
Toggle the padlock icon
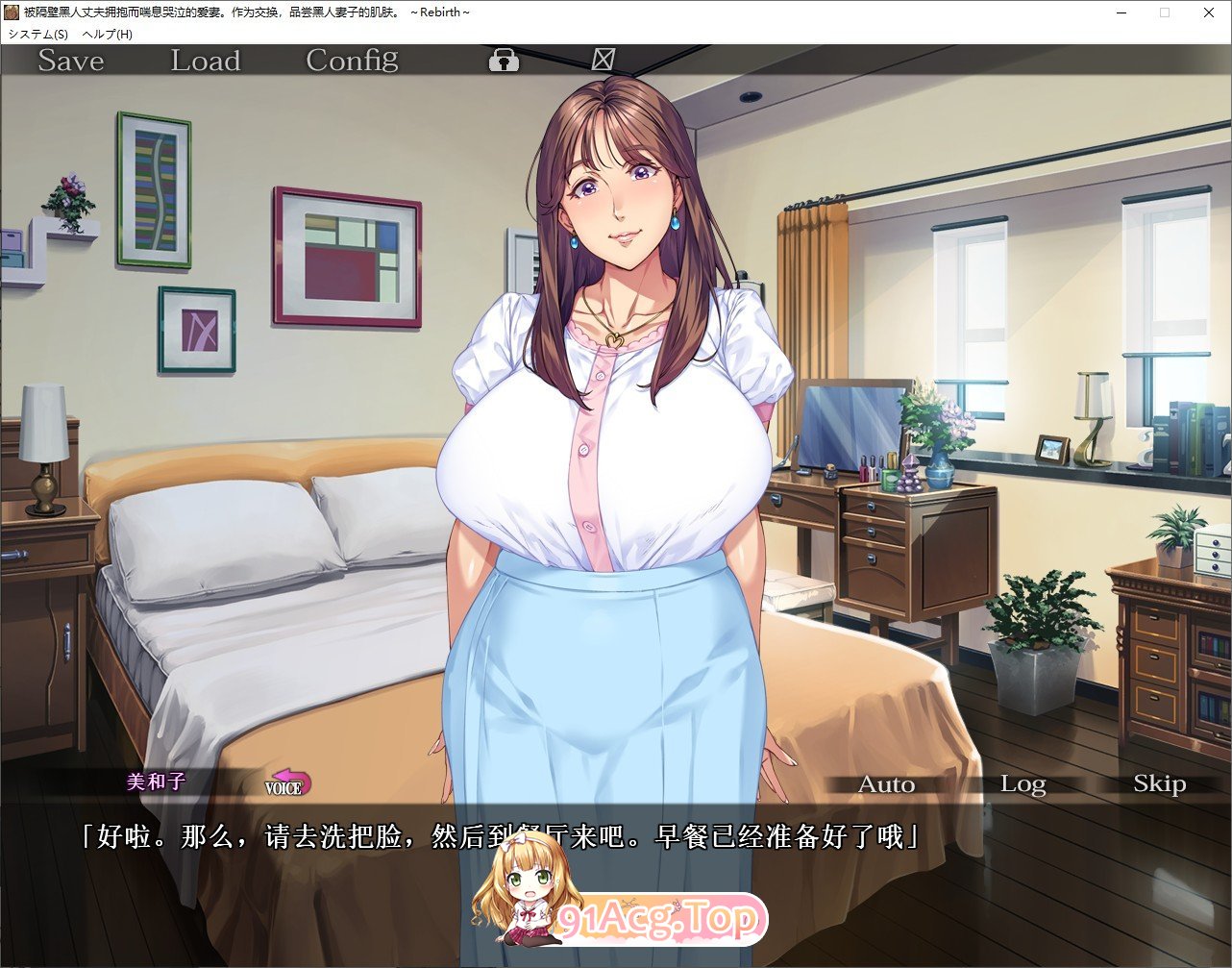click(504, 61)
